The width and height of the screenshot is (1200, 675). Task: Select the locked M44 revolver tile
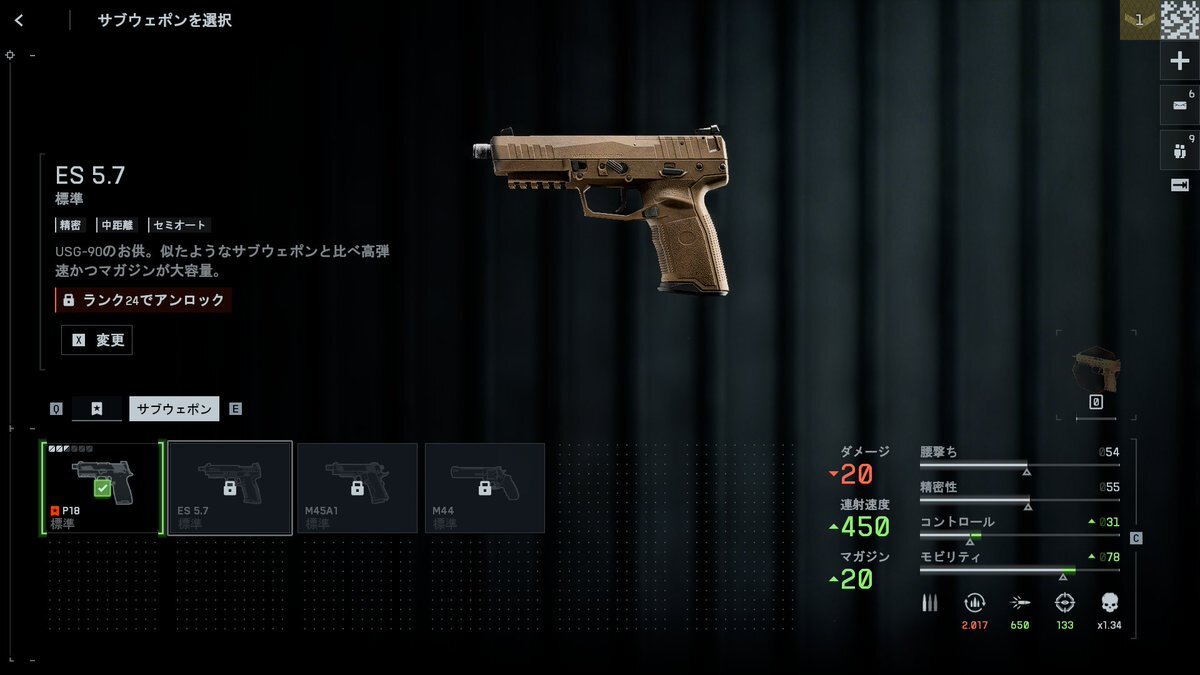(x=485, y=488)
